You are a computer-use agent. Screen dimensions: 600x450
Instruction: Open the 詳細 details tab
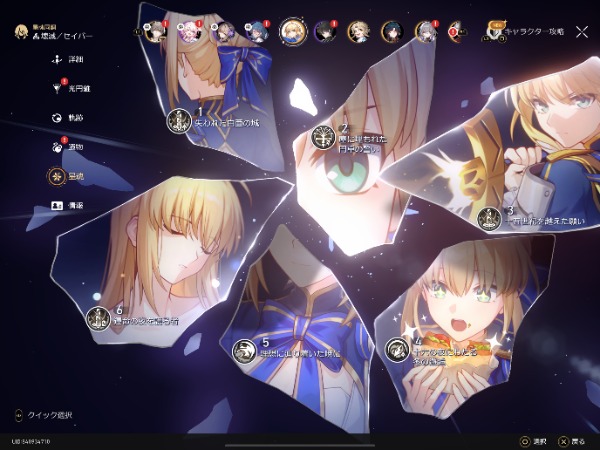56,60
